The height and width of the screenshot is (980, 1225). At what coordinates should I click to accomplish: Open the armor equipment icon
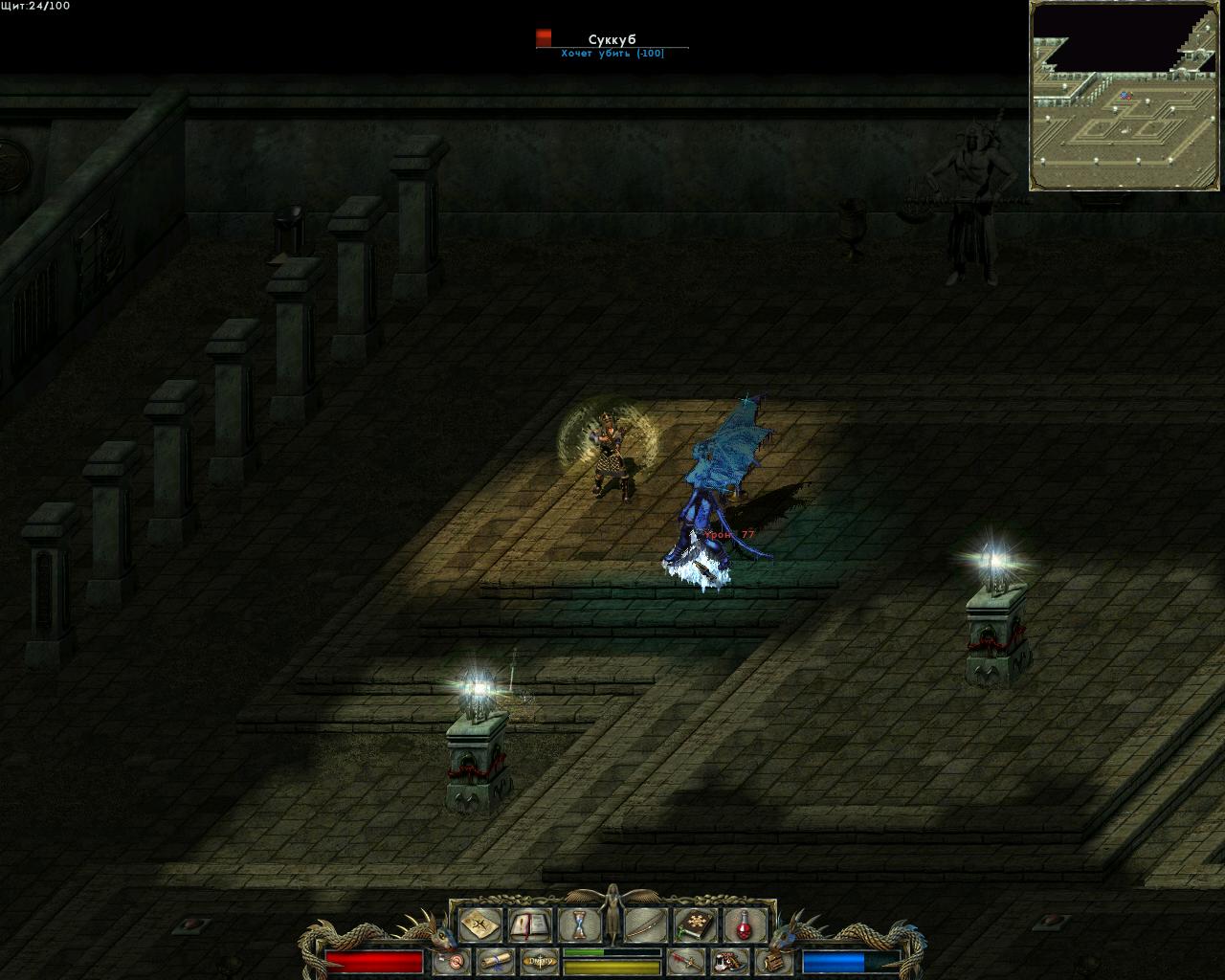[730, 960]
